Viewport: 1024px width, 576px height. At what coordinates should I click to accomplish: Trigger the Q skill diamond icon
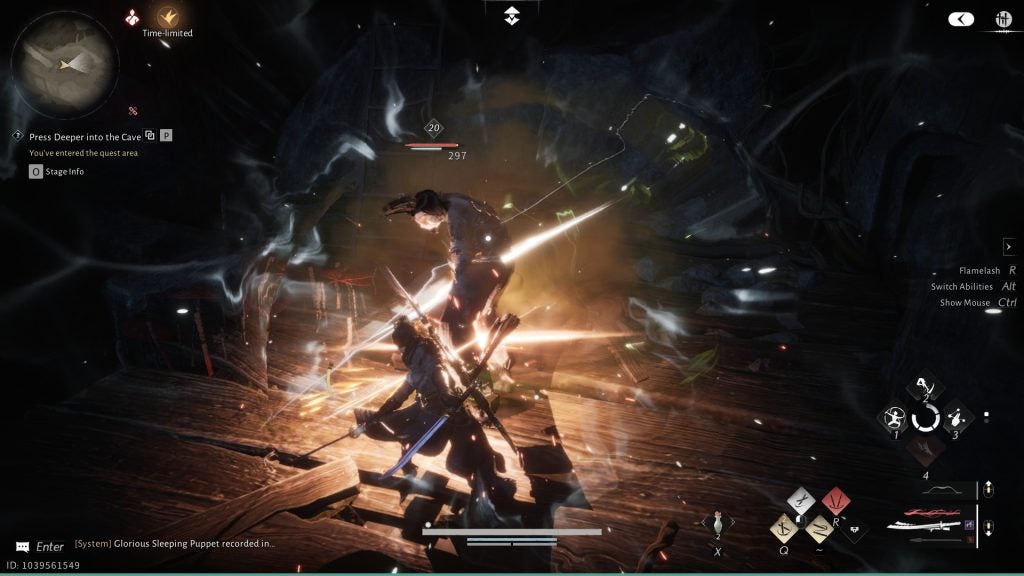point(784,526)
